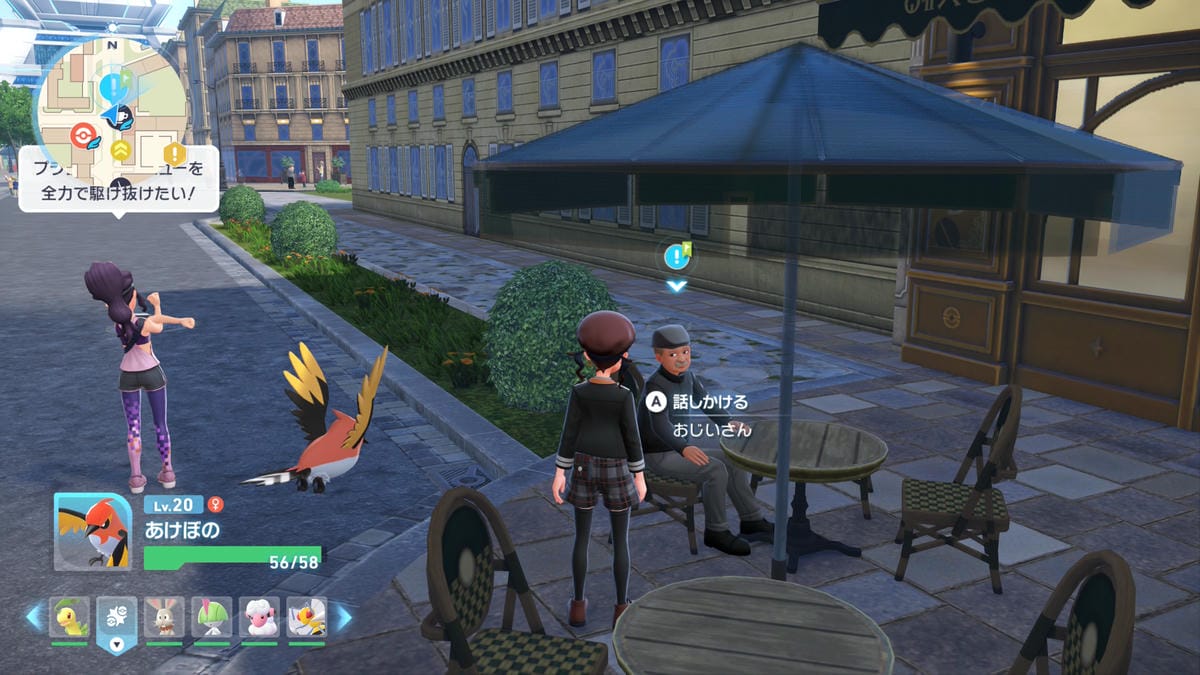Screen dimensions: 1200x675
Task: Choose Chikorita in the party bar
Action: [x=69, y=618]
